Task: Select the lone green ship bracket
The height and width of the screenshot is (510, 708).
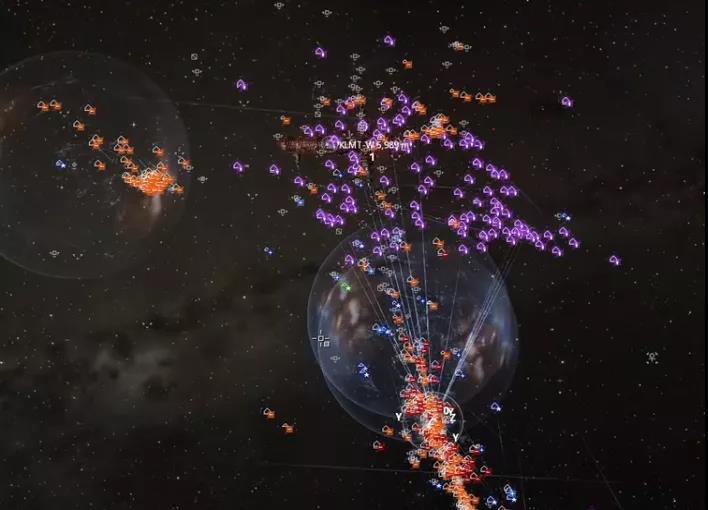Action: tap(346, 287)
